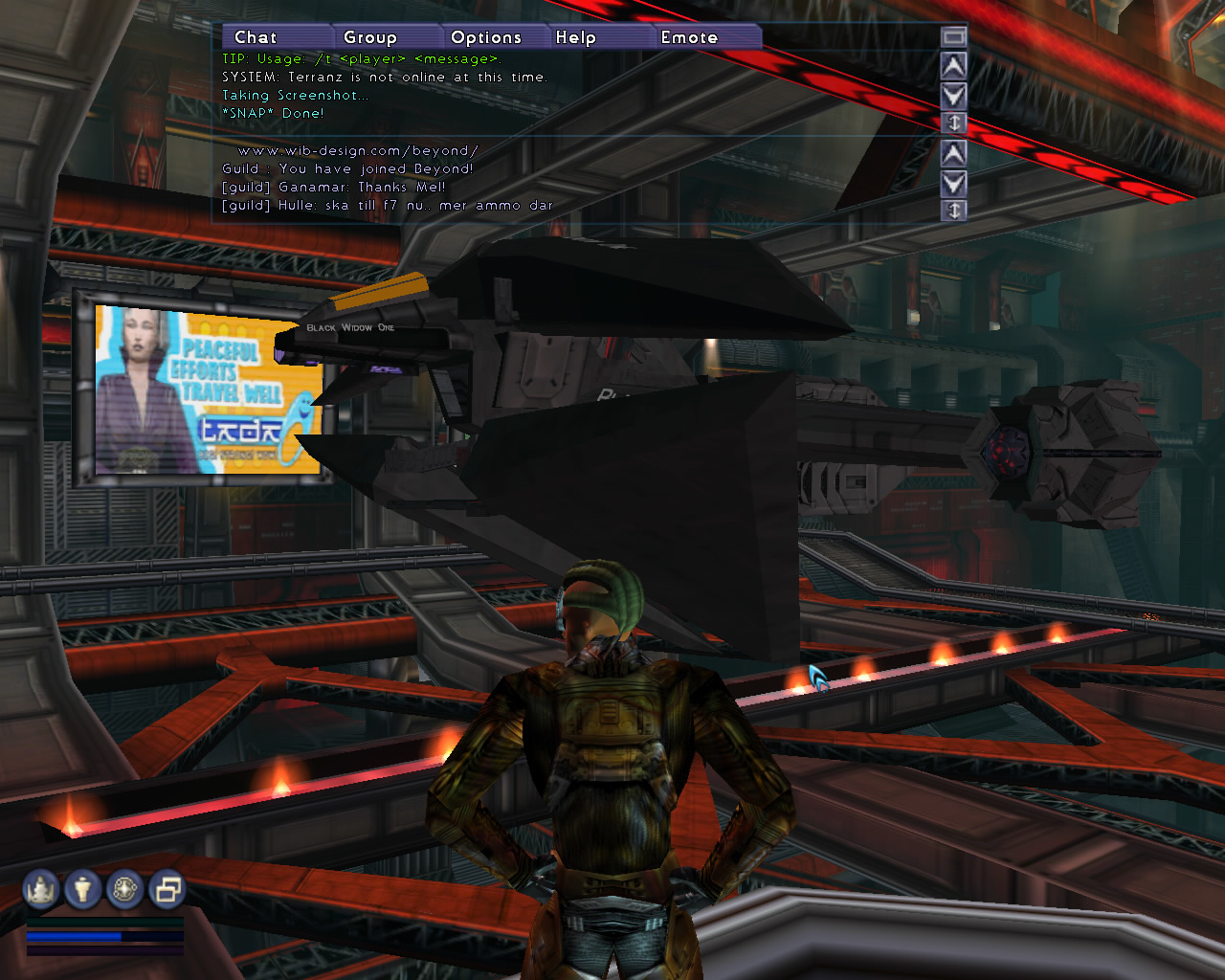Open the Emote menu
Screen dimensions: 1225x980
coord(689,37)
